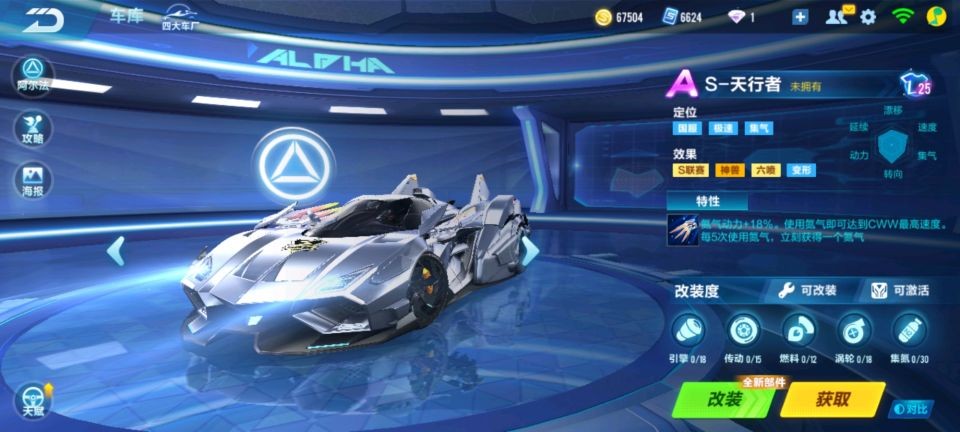Add currency with the plus button

pyautogui.click(x=800, y=16)
